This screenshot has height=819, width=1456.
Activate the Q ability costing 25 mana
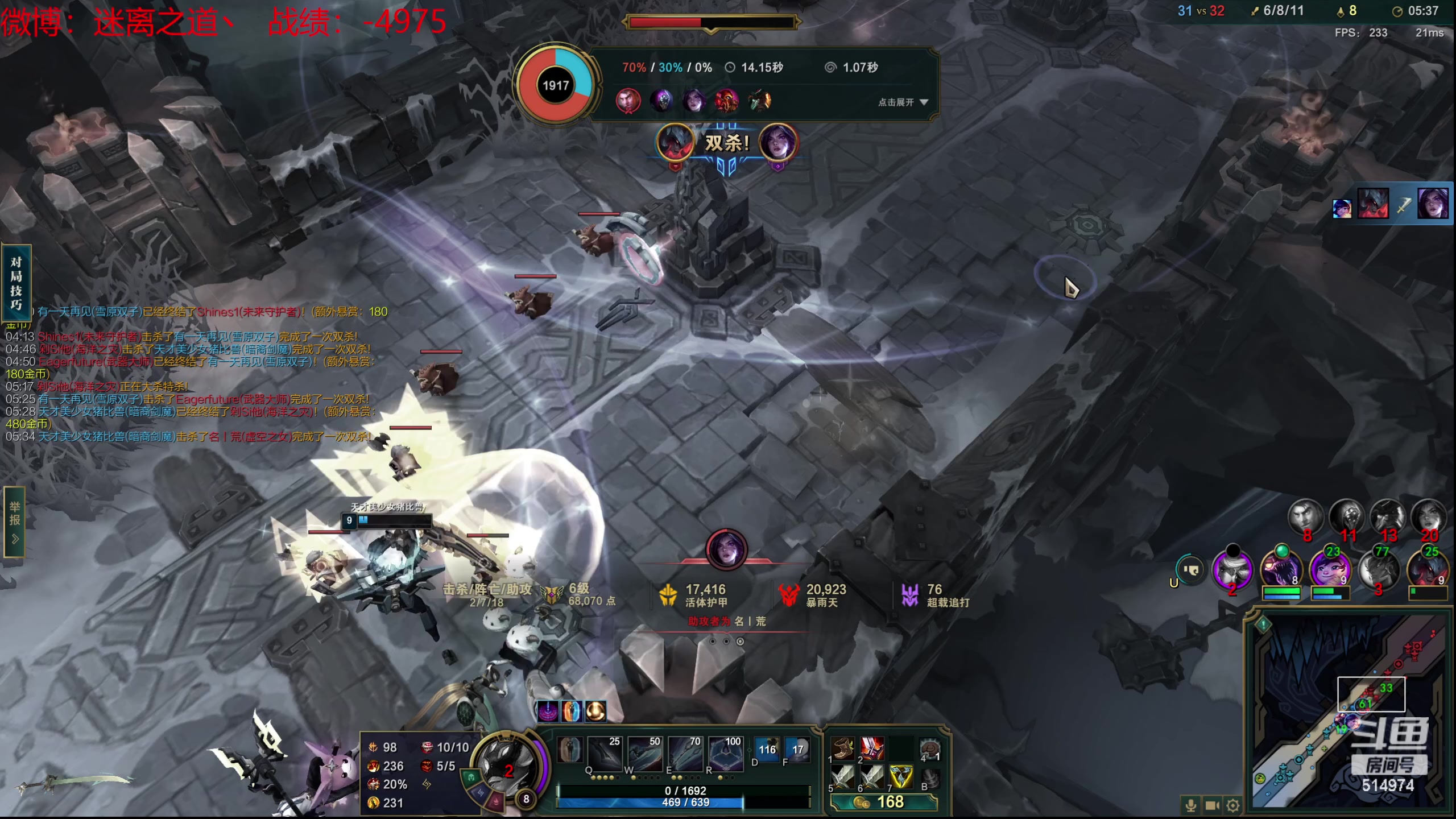point(604,755)
